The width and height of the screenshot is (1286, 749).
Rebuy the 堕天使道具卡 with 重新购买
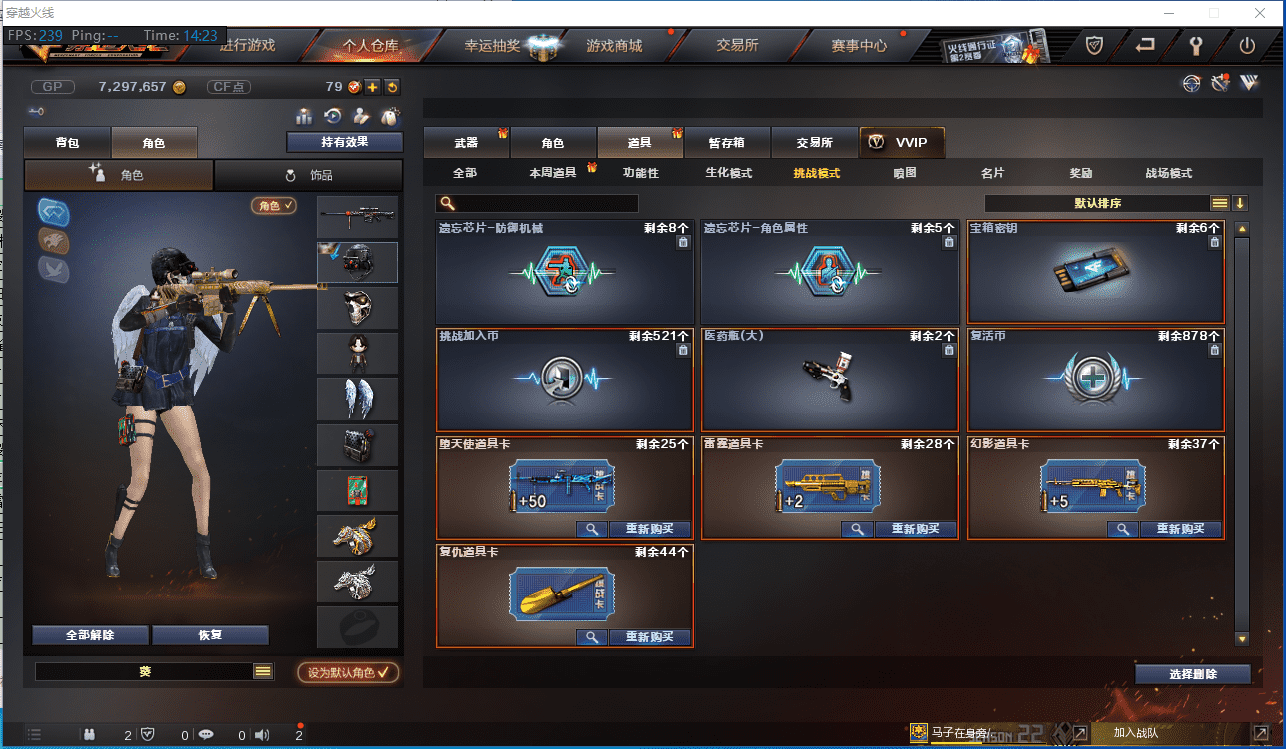pyautogui.click(x=650, y=530)
